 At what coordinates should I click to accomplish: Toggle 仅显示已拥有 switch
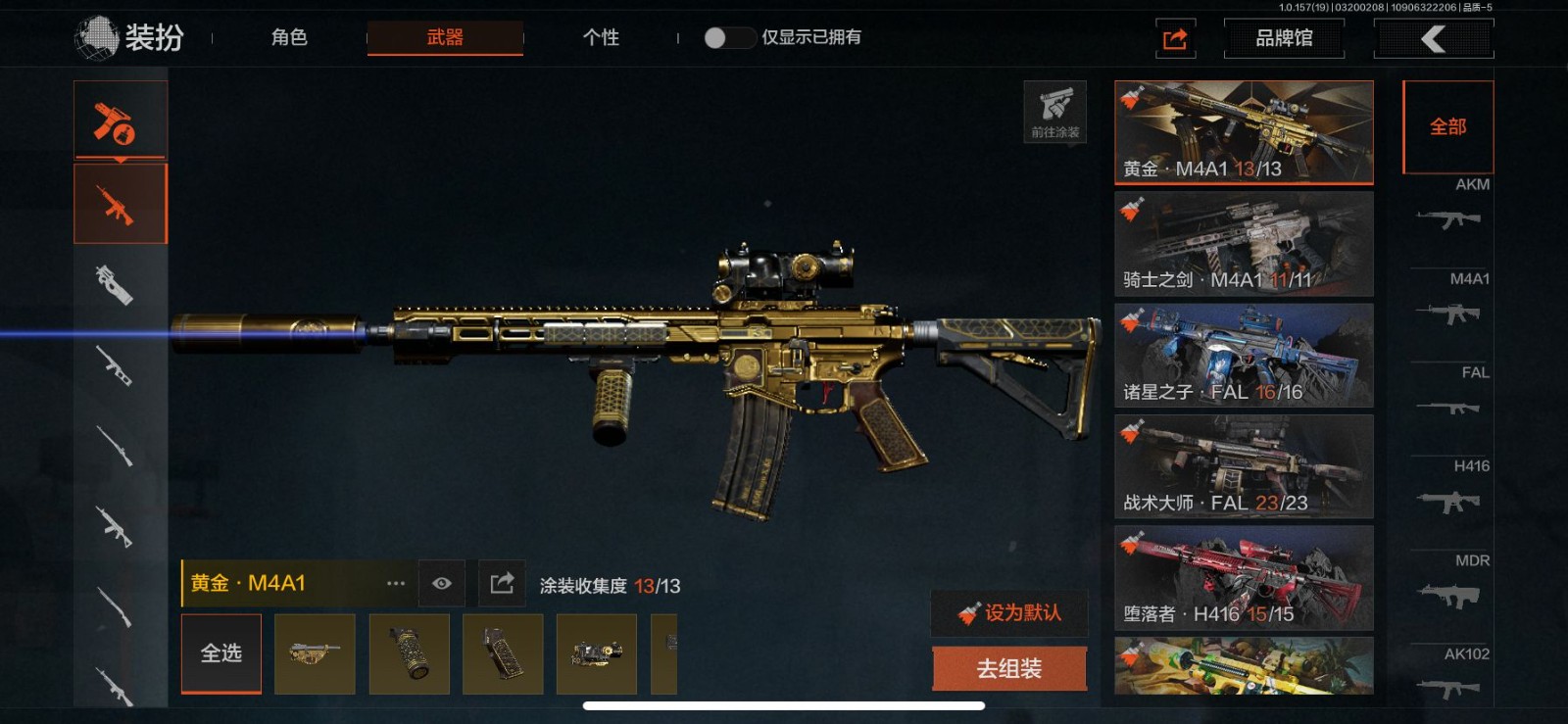728,37
